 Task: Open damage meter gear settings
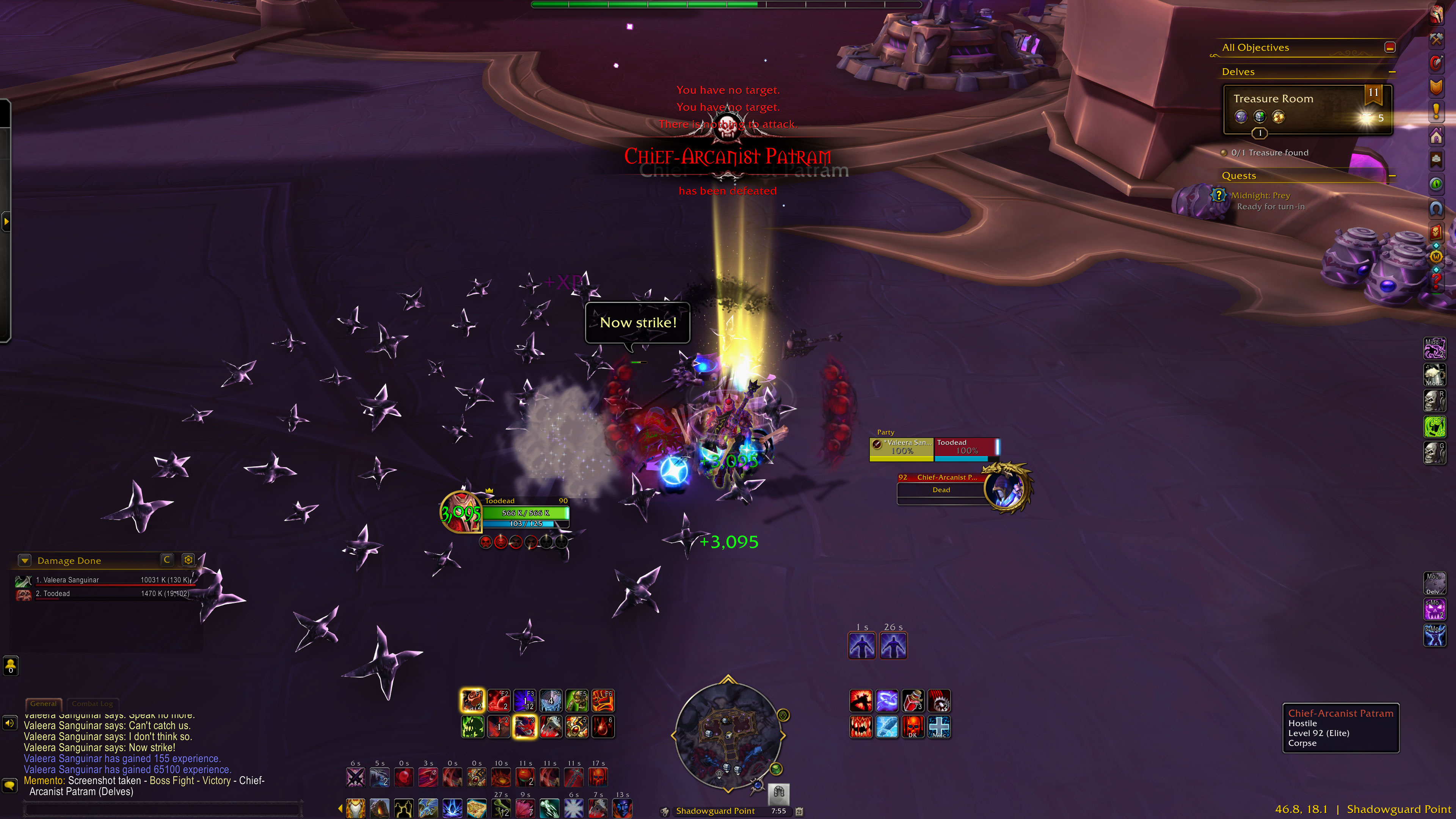(x=188, y=560)
